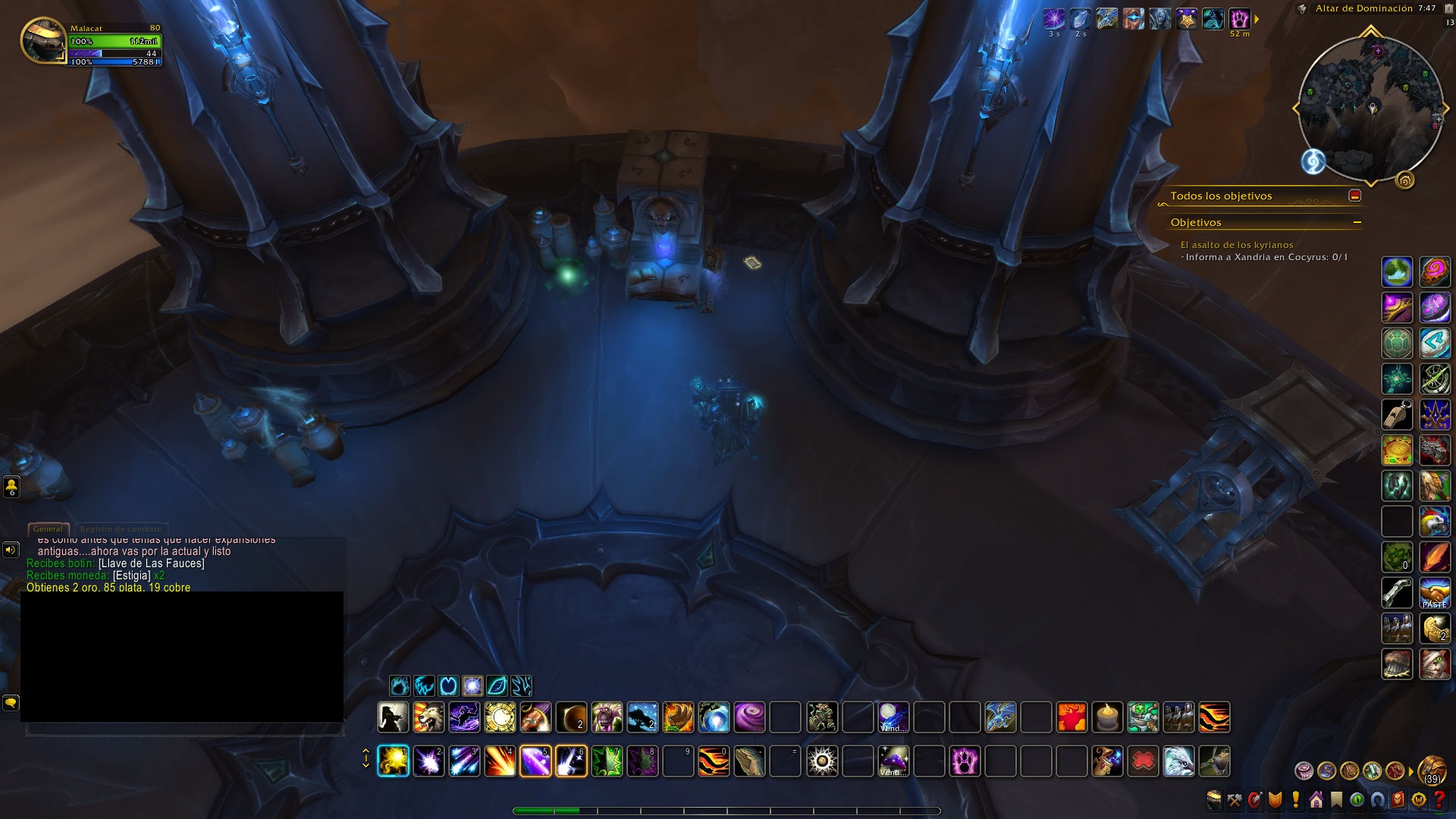Open the main backpack showing 39 slots

tap(1432, 771)
